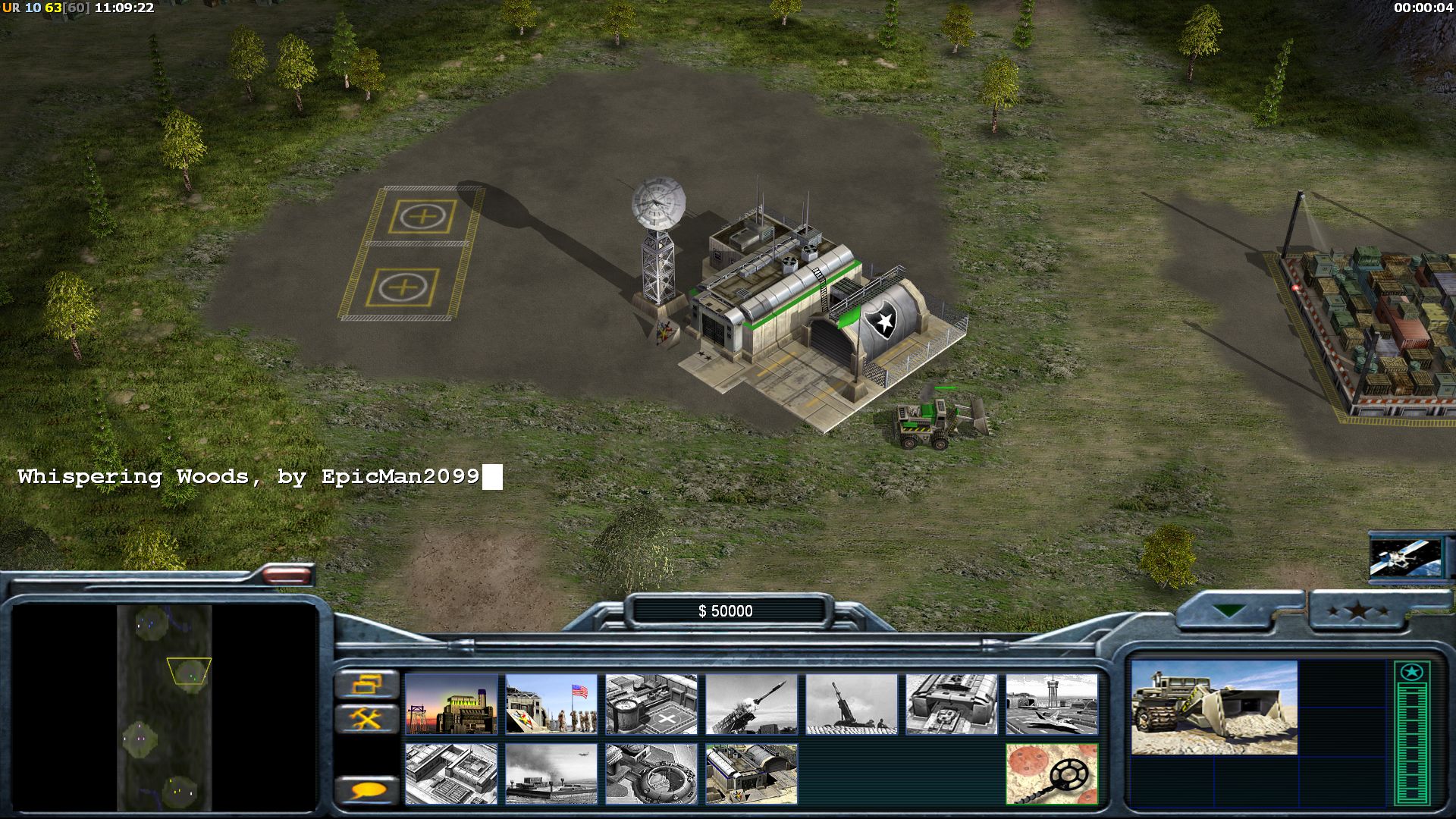This screenshot has width=1456, height=819.
Task: Build the Particle Cannon superweapon
Action: (651, 773)
